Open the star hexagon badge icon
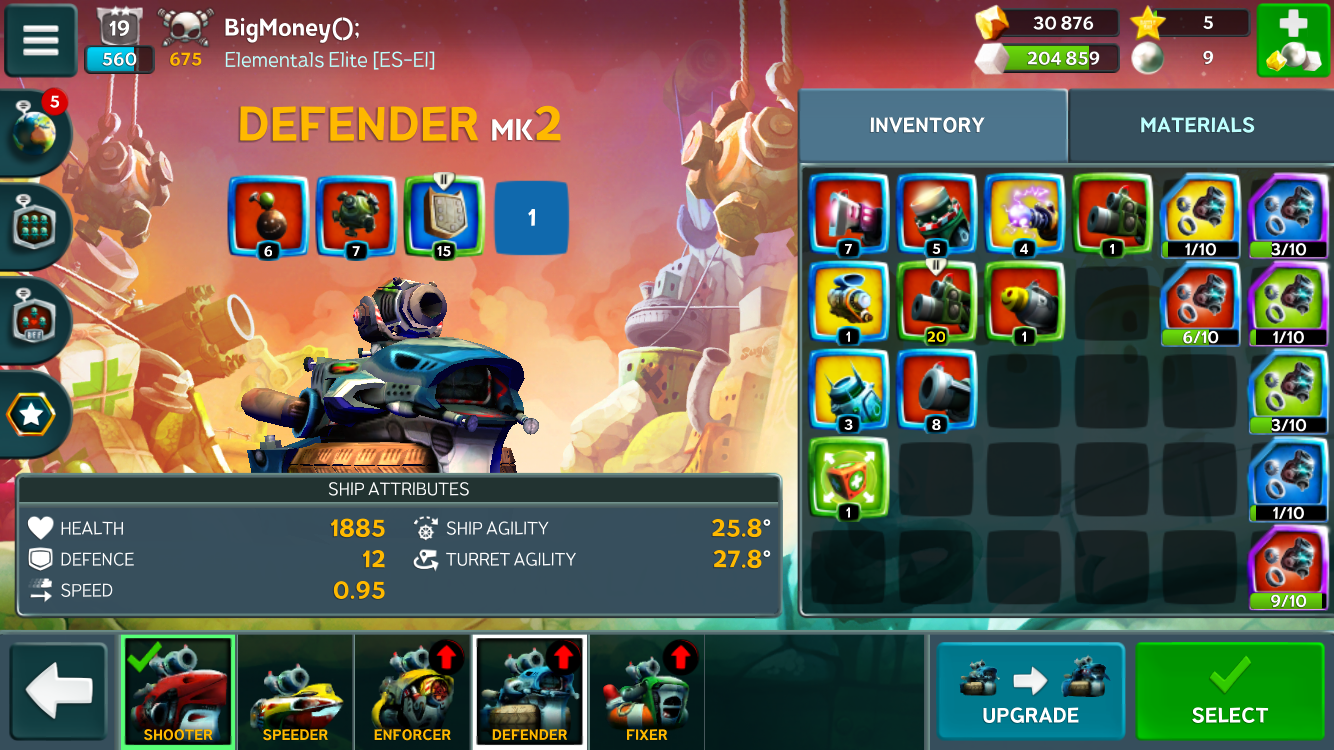 pos(33,414)
